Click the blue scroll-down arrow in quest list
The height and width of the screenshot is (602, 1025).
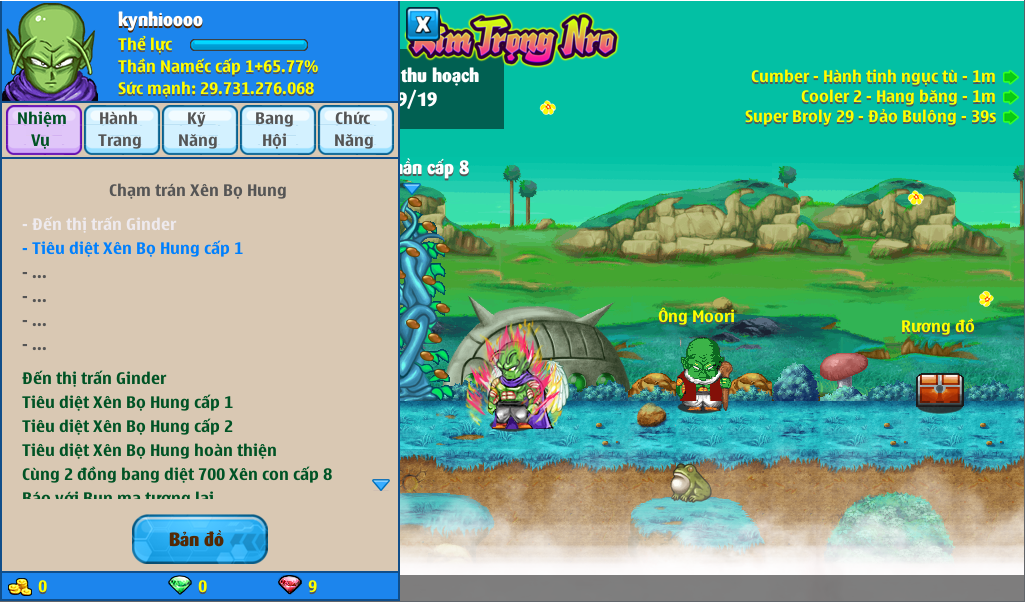(381, 485)
